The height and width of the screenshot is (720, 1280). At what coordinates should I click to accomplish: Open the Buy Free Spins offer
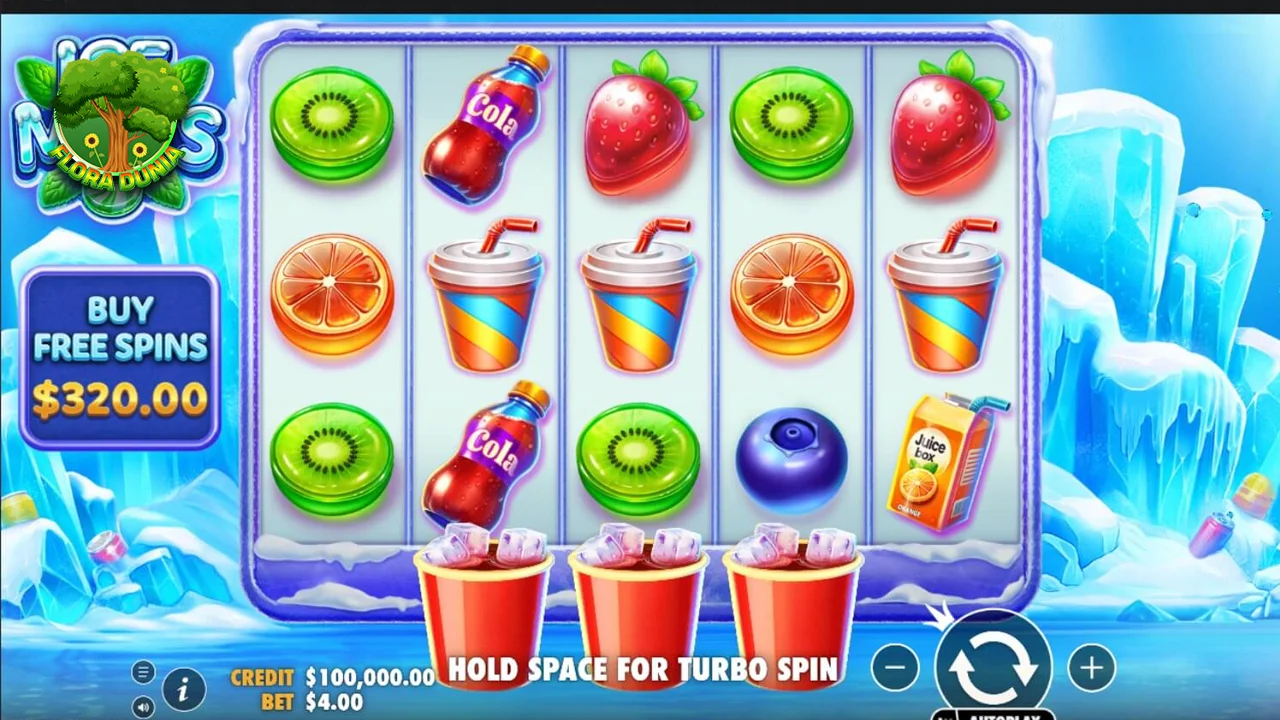[120, 357]
